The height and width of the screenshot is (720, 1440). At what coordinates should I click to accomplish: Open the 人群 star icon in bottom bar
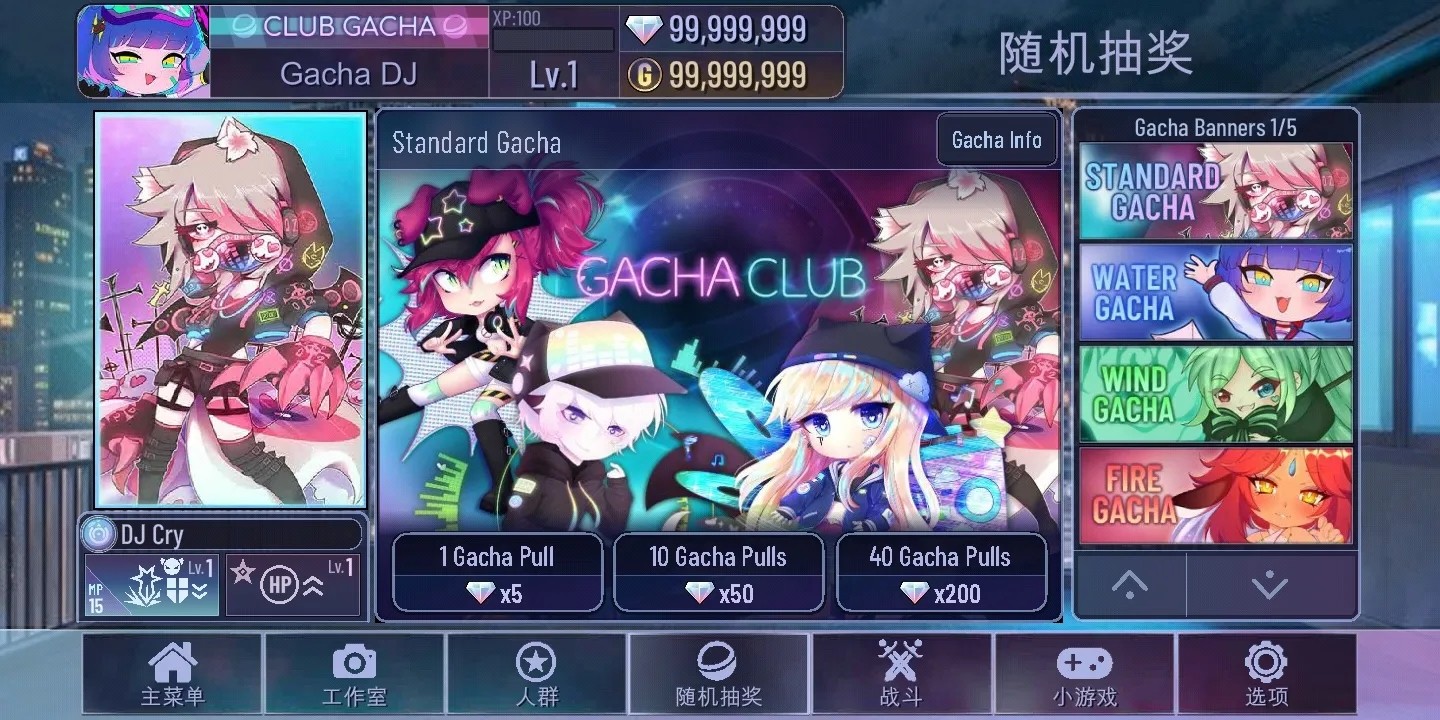537,668
